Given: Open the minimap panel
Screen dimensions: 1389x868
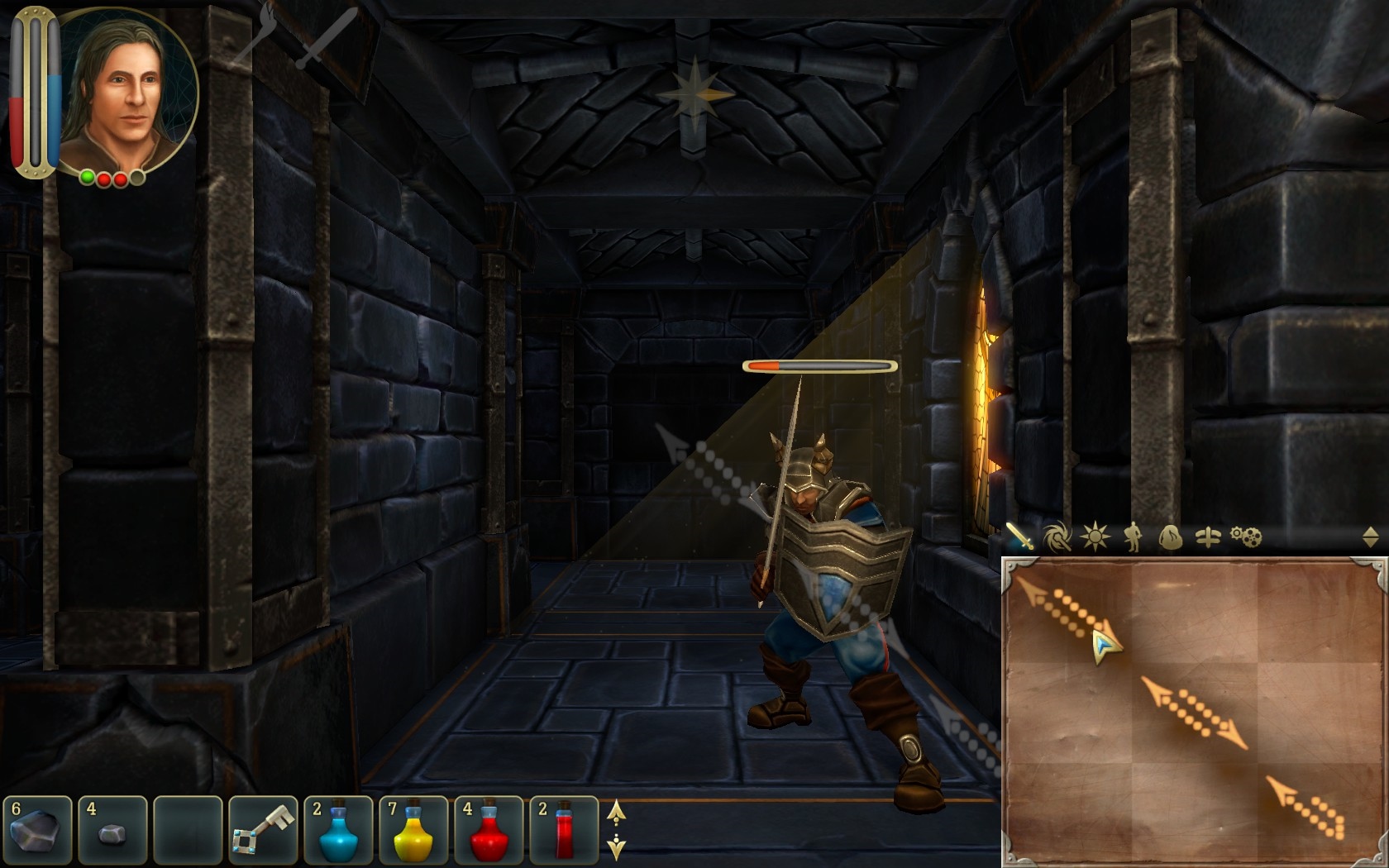Looking at the screenshot, I should pos(1191,711).
